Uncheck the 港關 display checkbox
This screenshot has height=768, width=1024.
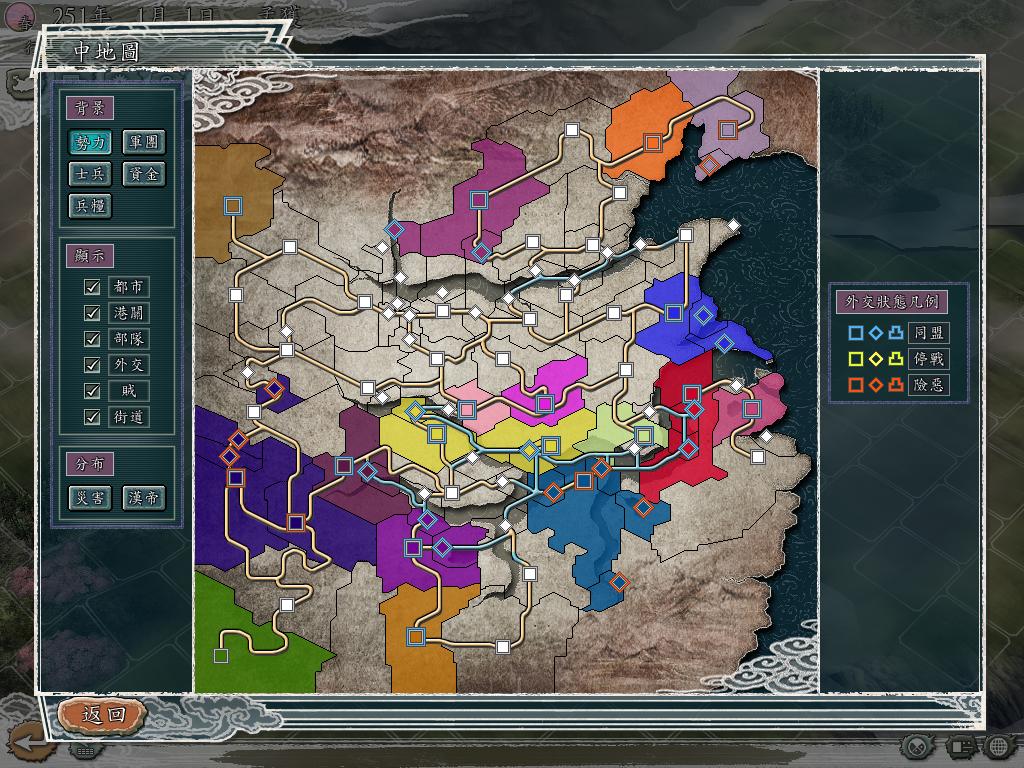pyautogui.click(x=93, y=313)
